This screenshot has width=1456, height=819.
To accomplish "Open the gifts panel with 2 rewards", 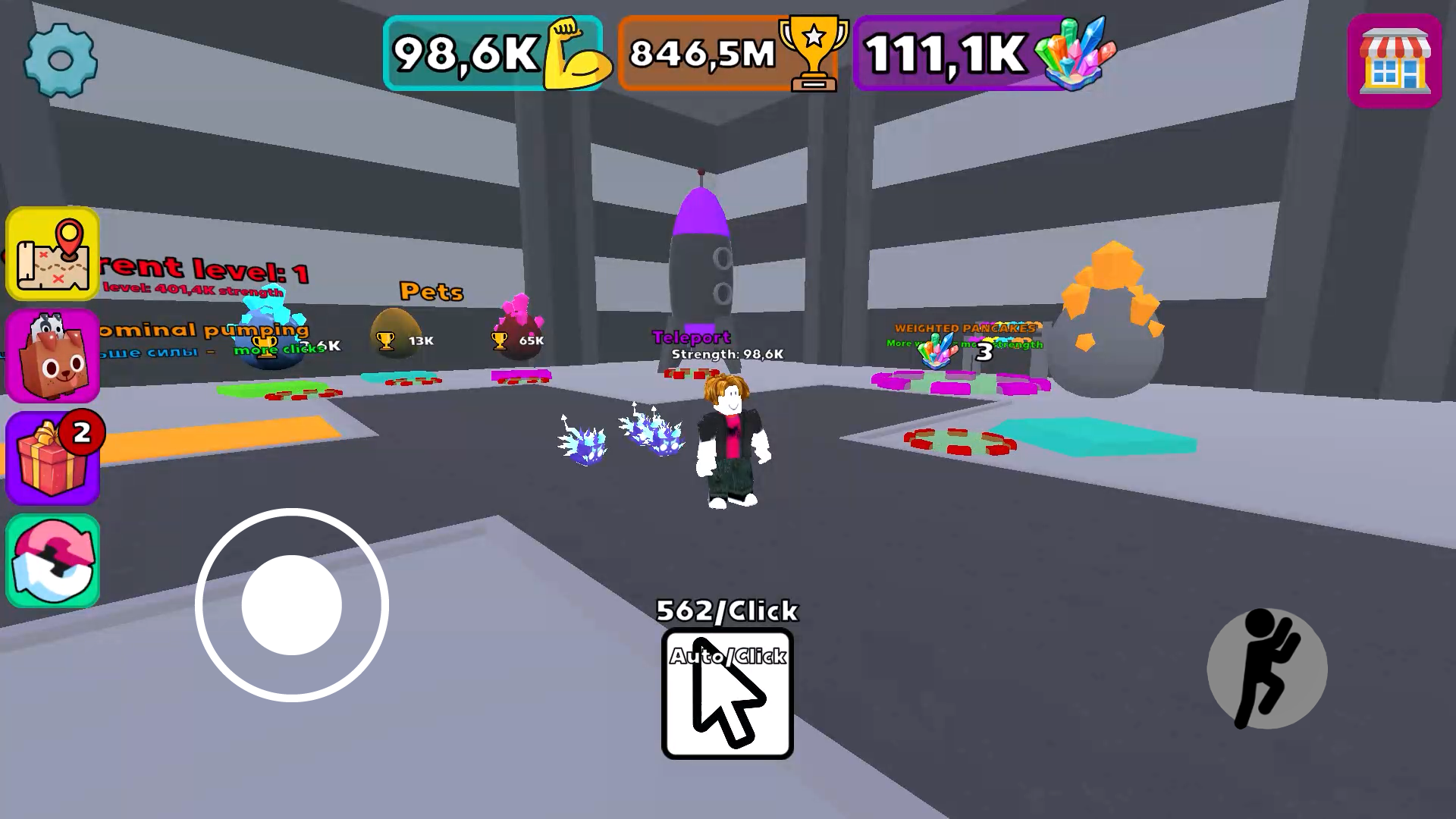I will (52, 456).
